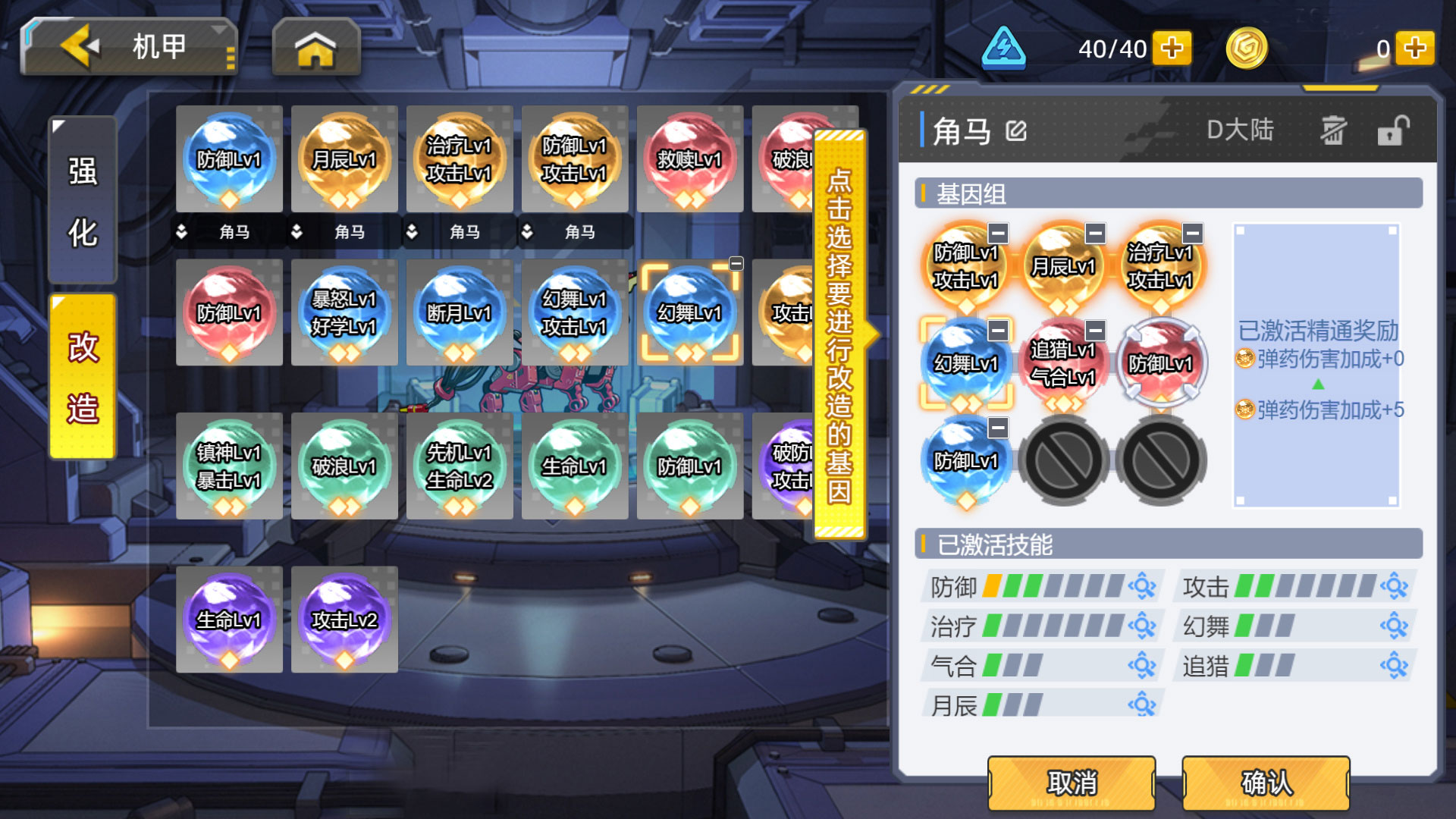1456x819 pixels.
Task: Confirm with the 确认 button
Action: click(x=1266, y=783)
